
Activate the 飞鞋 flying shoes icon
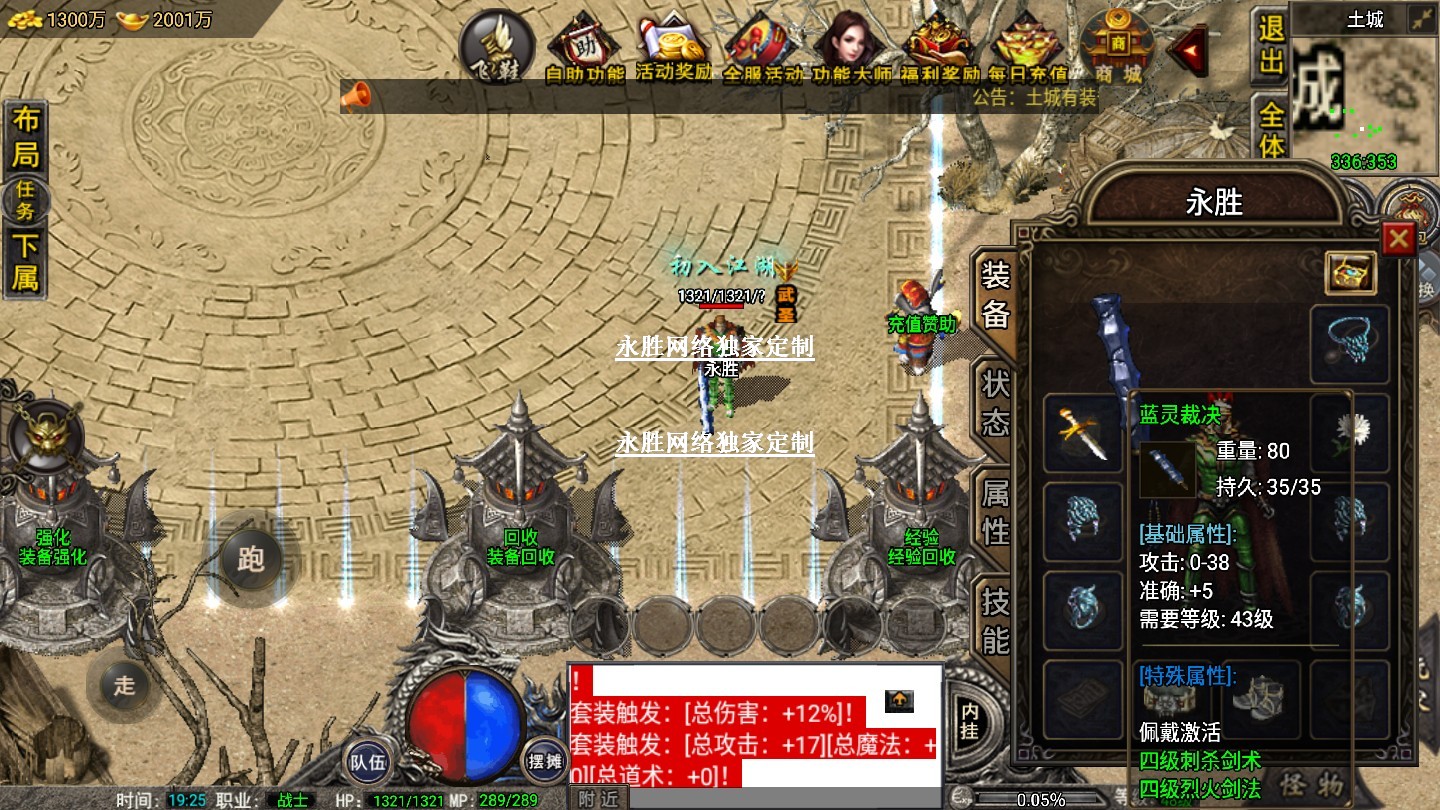[x=496, y=45]
